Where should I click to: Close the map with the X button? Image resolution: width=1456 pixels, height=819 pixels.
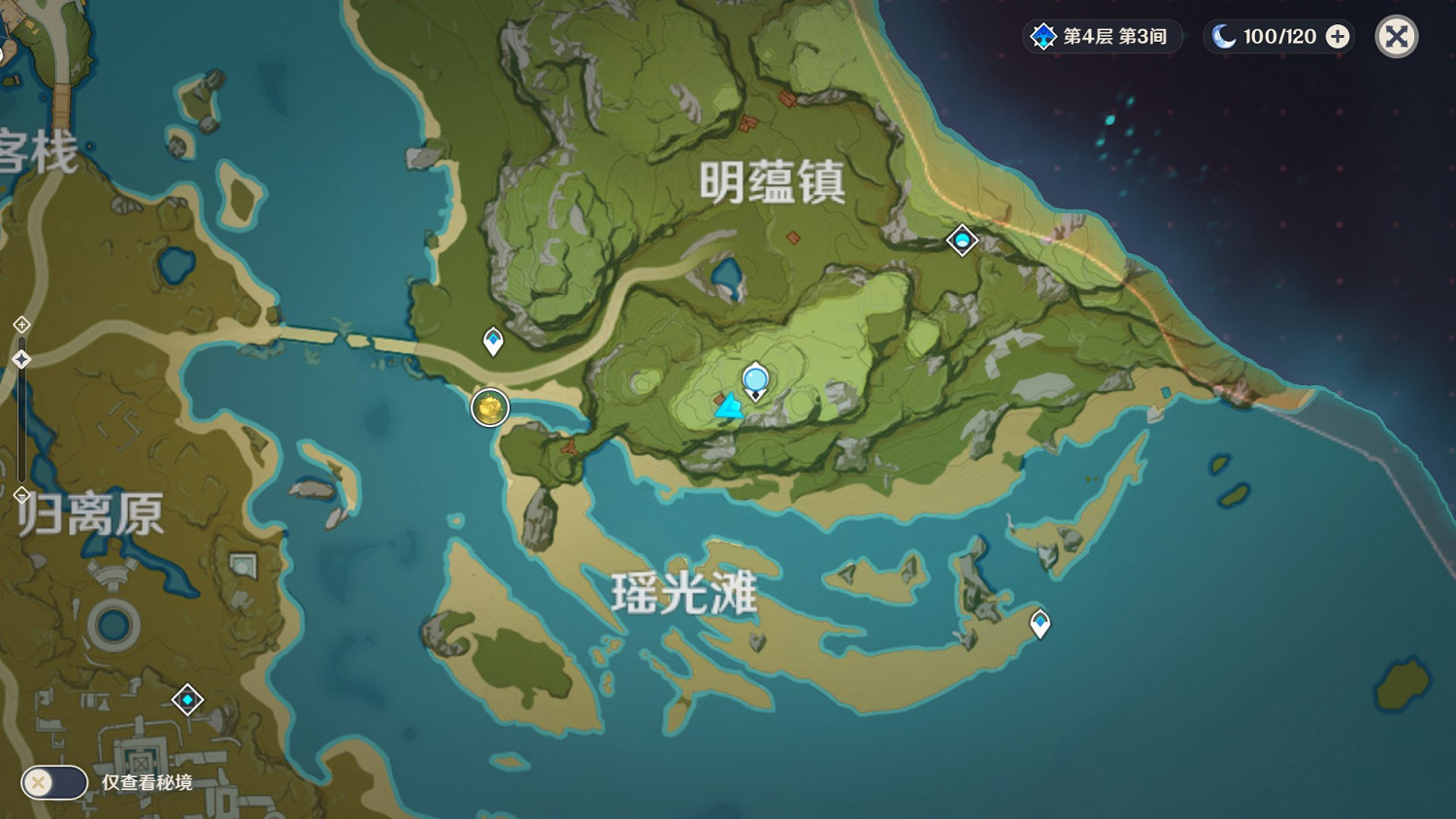click(x=1395, y=37)
